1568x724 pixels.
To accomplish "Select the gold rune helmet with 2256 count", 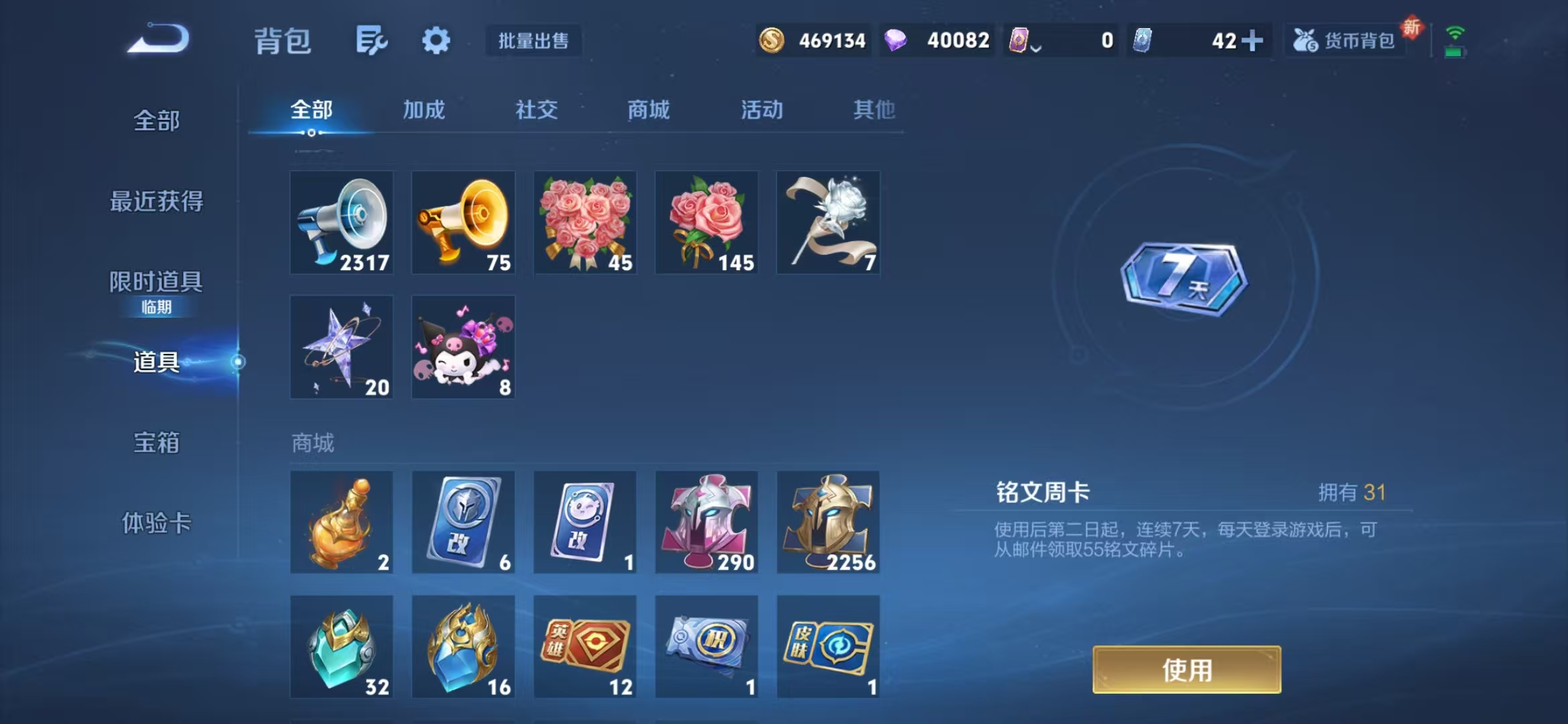I will pyautogui.click(x=828, y=523).
